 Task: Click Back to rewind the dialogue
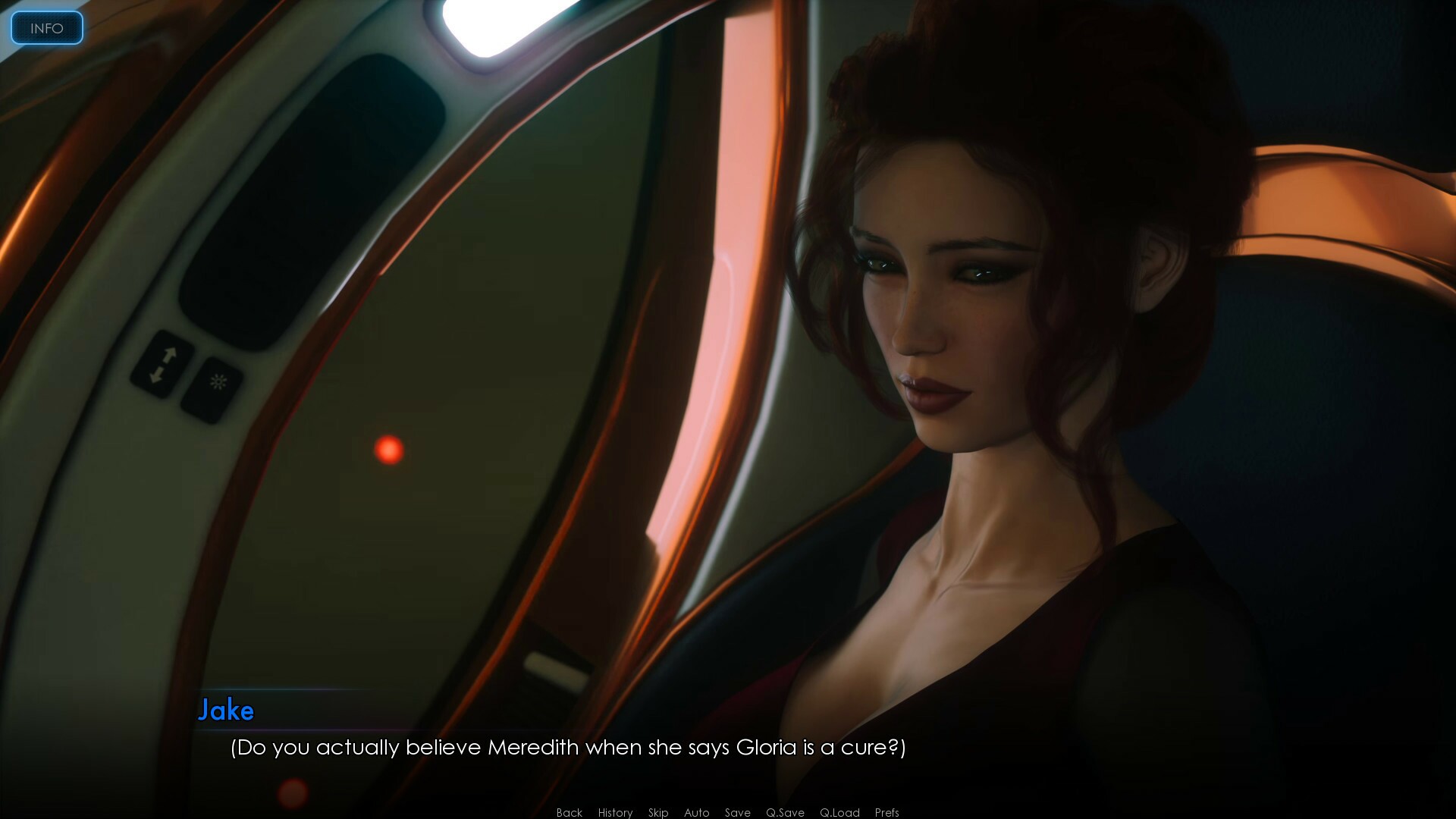(x=569, y=812)
